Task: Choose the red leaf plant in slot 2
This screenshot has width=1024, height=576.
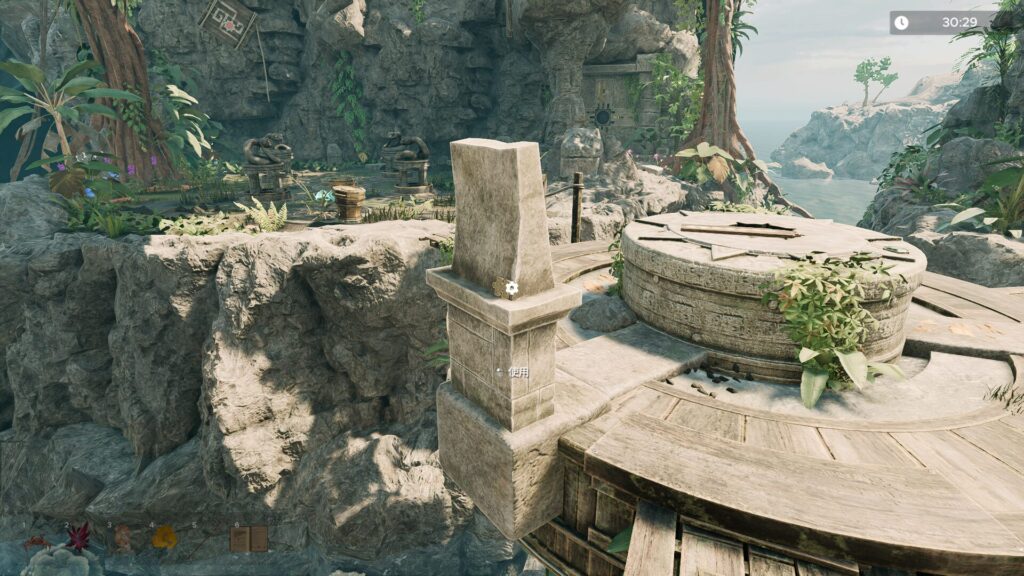Action: (x=78, y=538)
